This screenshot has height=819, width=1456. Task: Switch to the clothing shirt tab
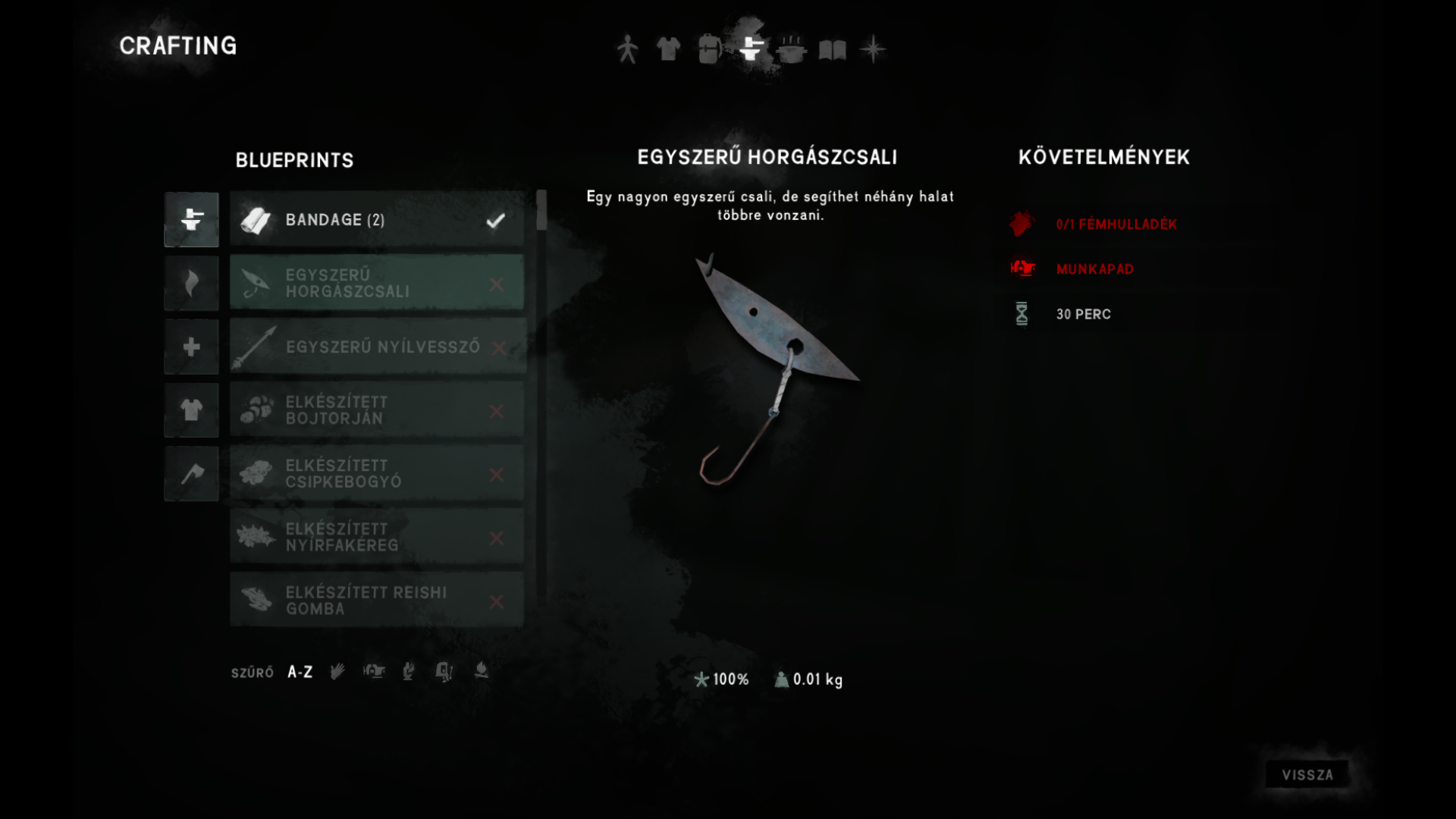click(668, 49)
